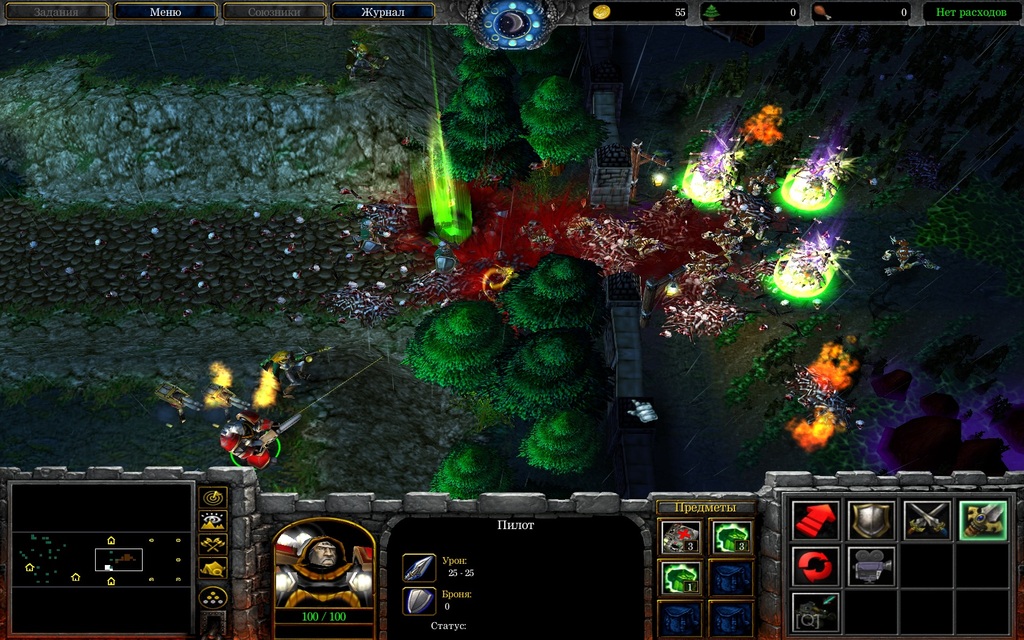Open the Журнал log
Screen dimensions: 1024x640
coord(383,12)
